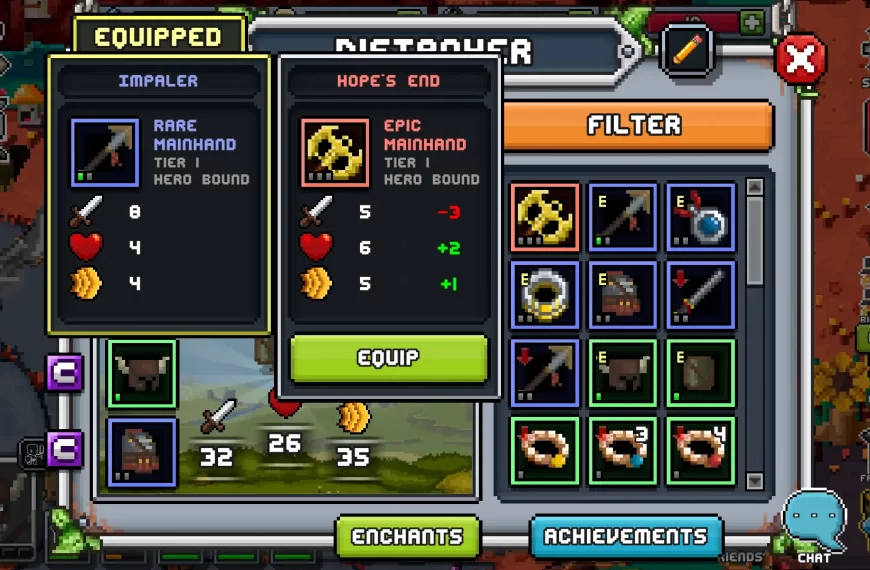Open the Chat speech bubble

pos(814,522)
